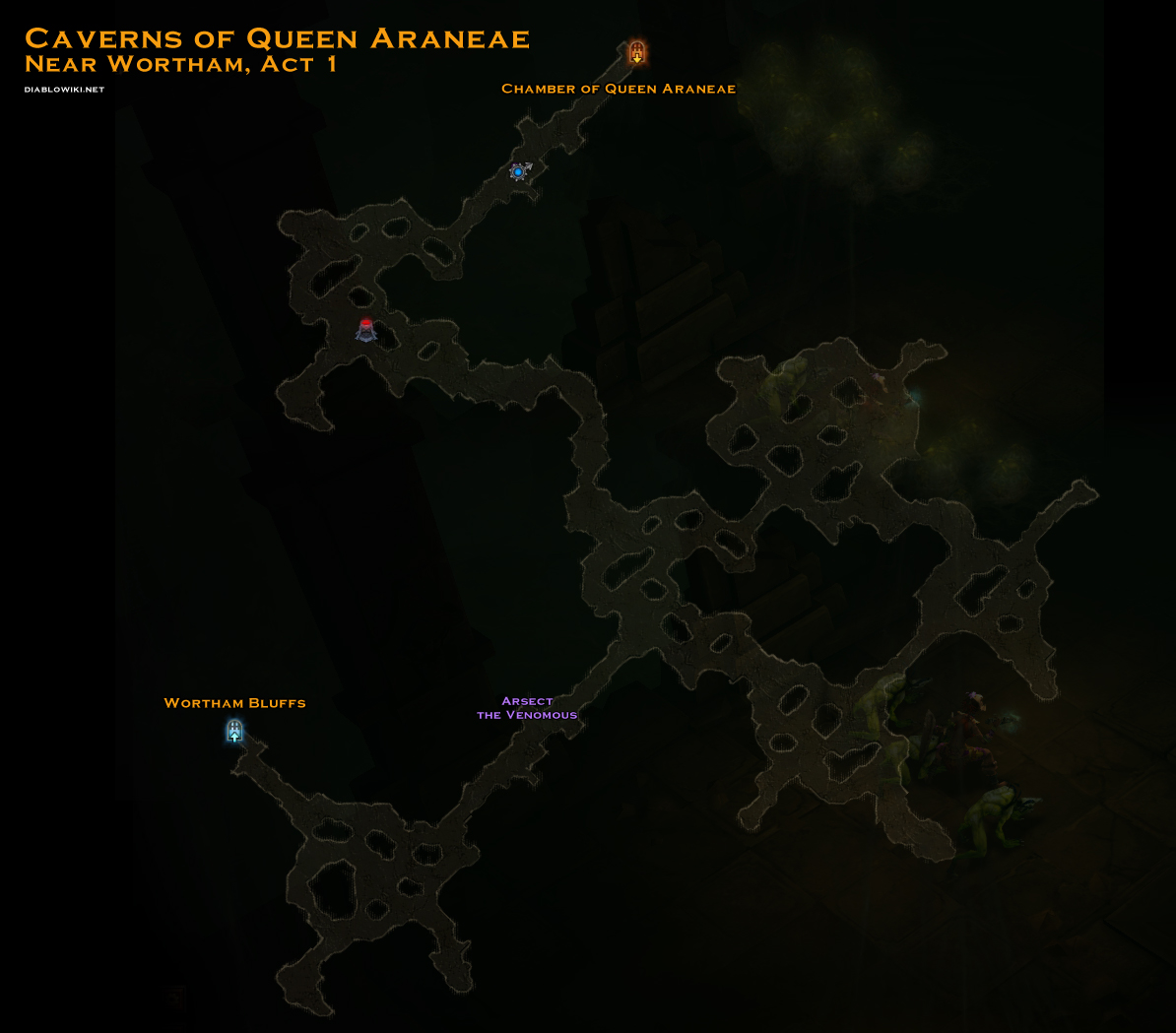
Task: Click the Chamber of Queen Araneae label
Action: (x=619, y=89)
